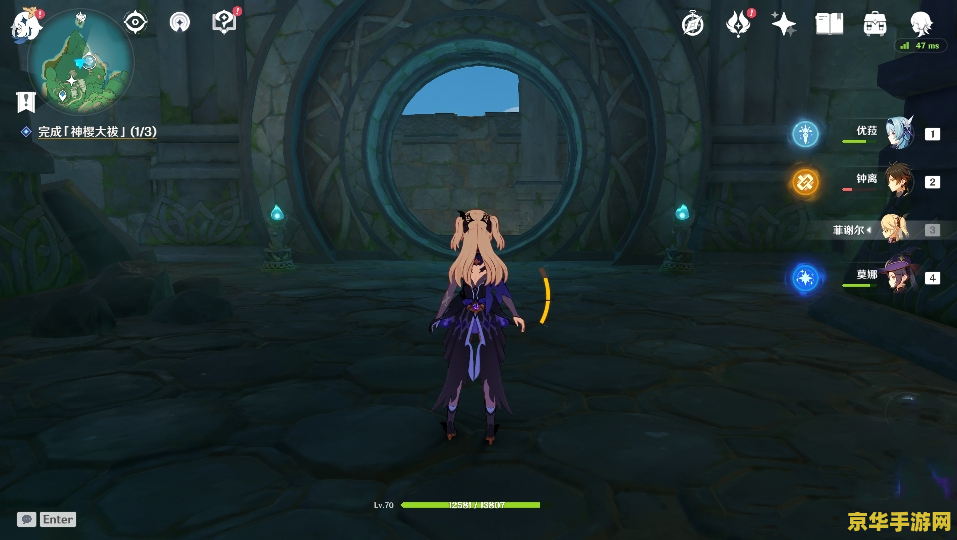
Task: Open the wish star icon
Action: point(784,24)
